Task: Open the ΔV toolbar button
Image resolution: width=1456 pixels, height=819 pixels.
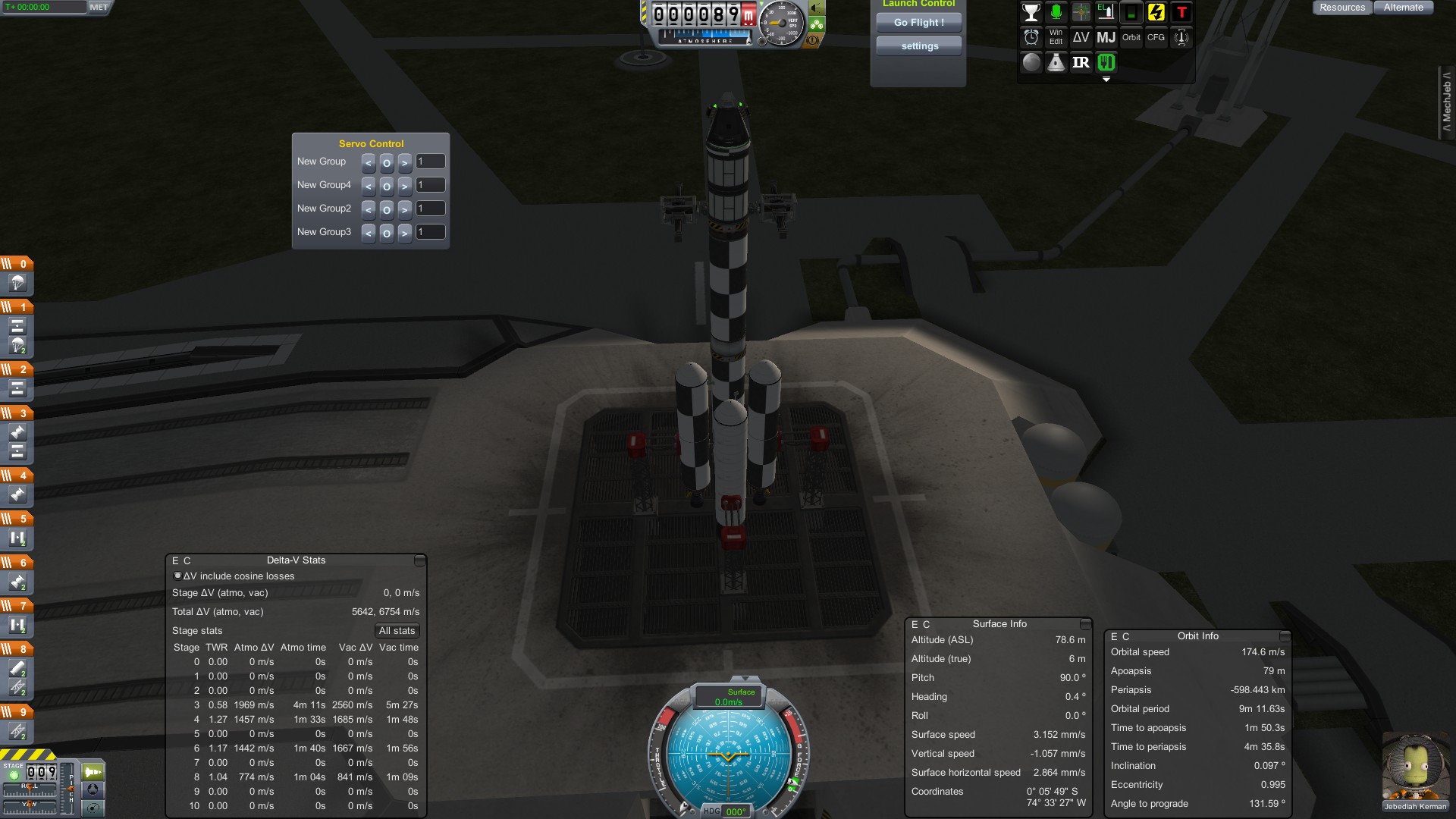Action: click(x=1081, y=38)
